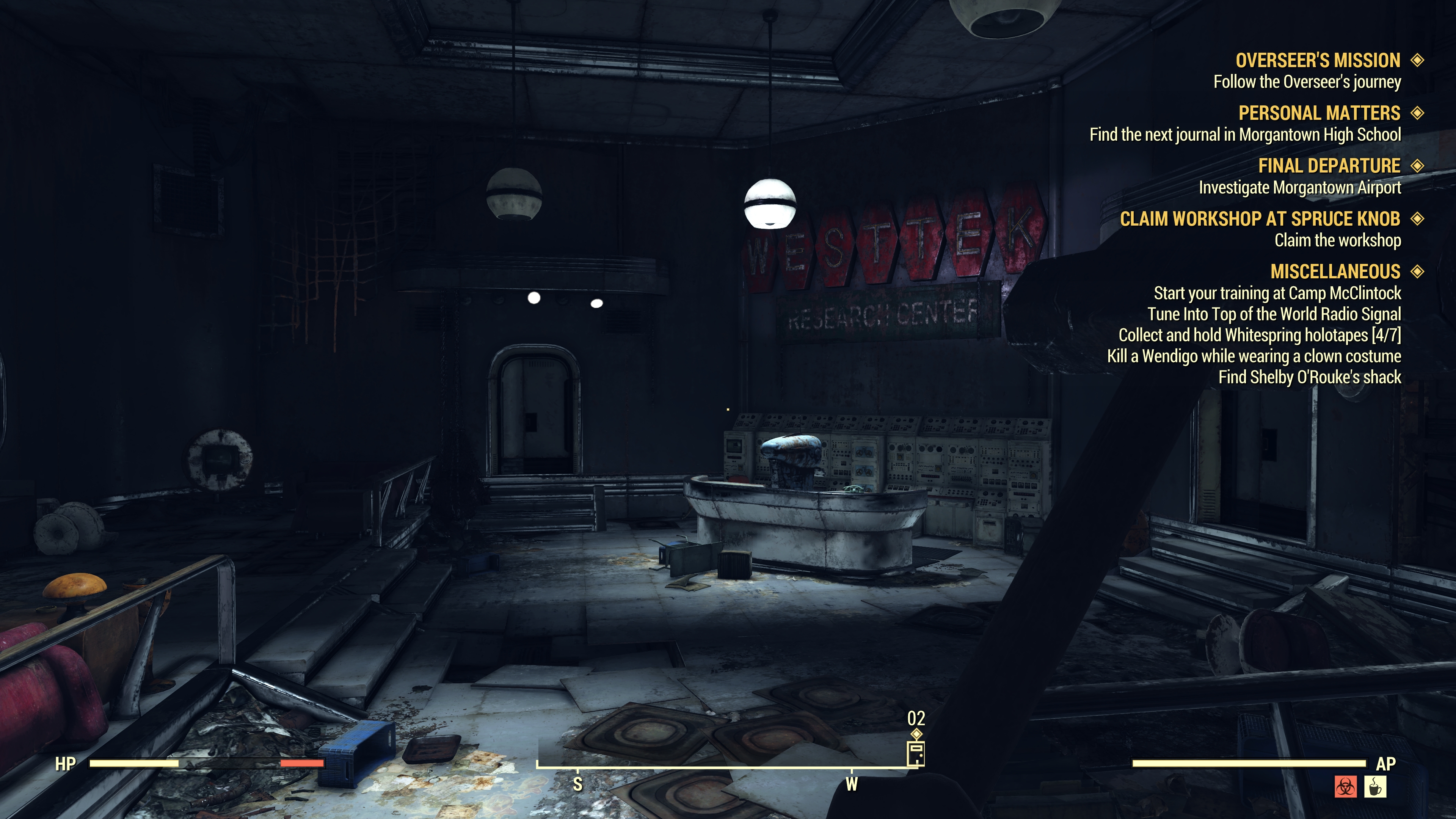Select the Final Departure quest heading
The height and width of the screenshot is (819, 1456).
click(x=1329, y=166)
